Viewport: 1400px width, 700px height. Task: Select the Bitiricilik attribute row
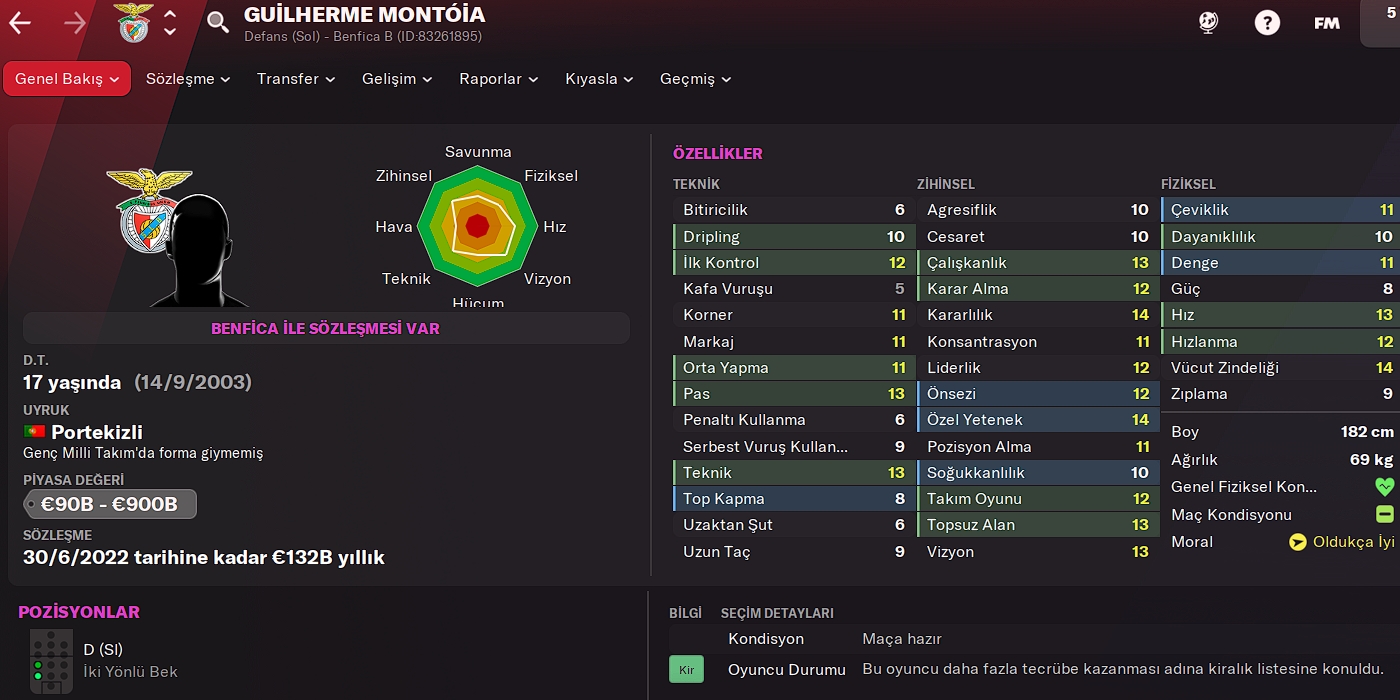pyautogui.click(x=793, y=210)
